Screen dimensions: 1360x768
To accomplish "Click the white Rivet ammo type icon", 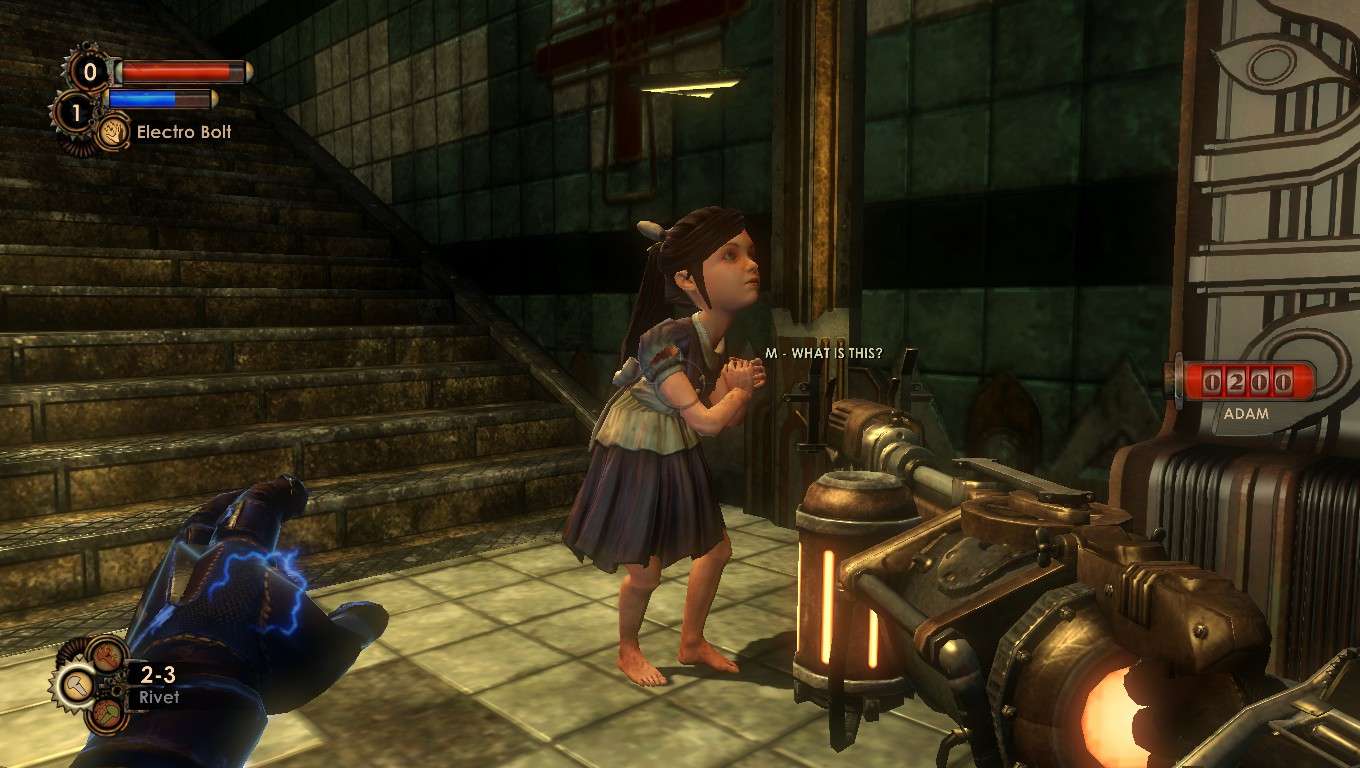I will [x=76, y=684].
